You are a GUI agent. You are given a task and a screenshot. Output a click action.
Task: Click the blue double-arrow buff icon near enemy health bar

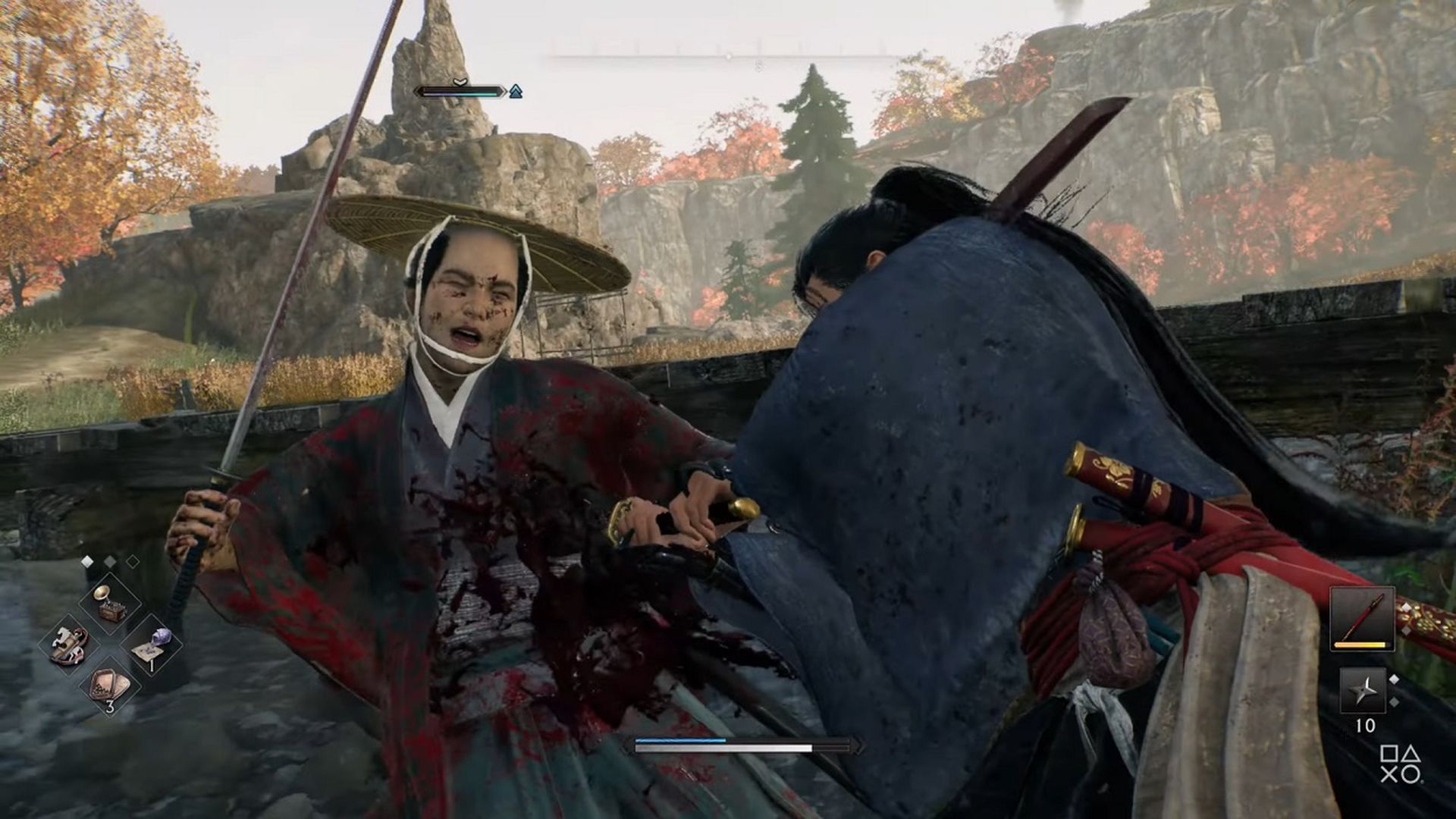click(x=516, y=92)
